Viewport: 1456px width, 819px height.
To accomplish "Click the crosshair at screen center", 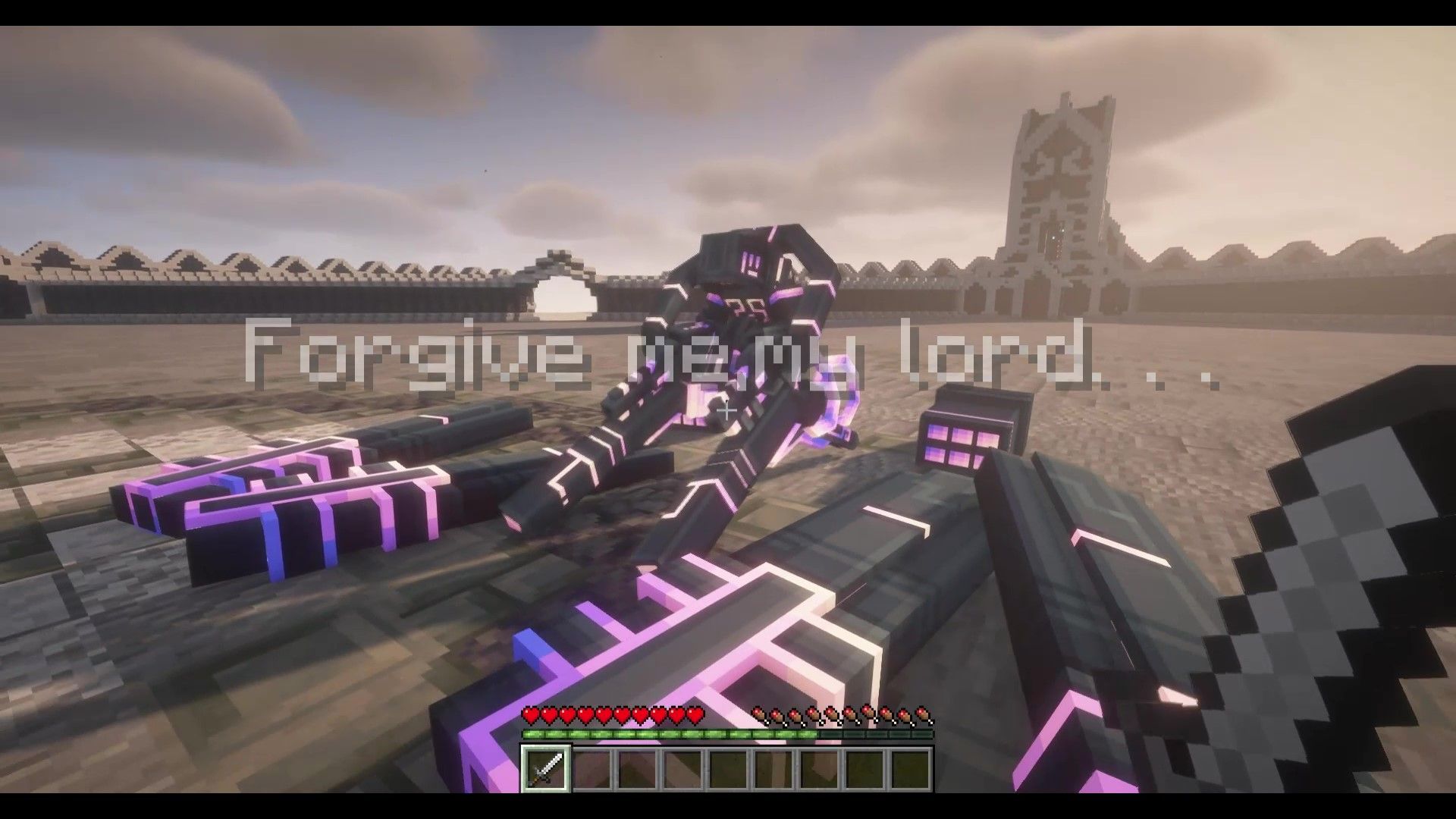I will pos(726,411).
